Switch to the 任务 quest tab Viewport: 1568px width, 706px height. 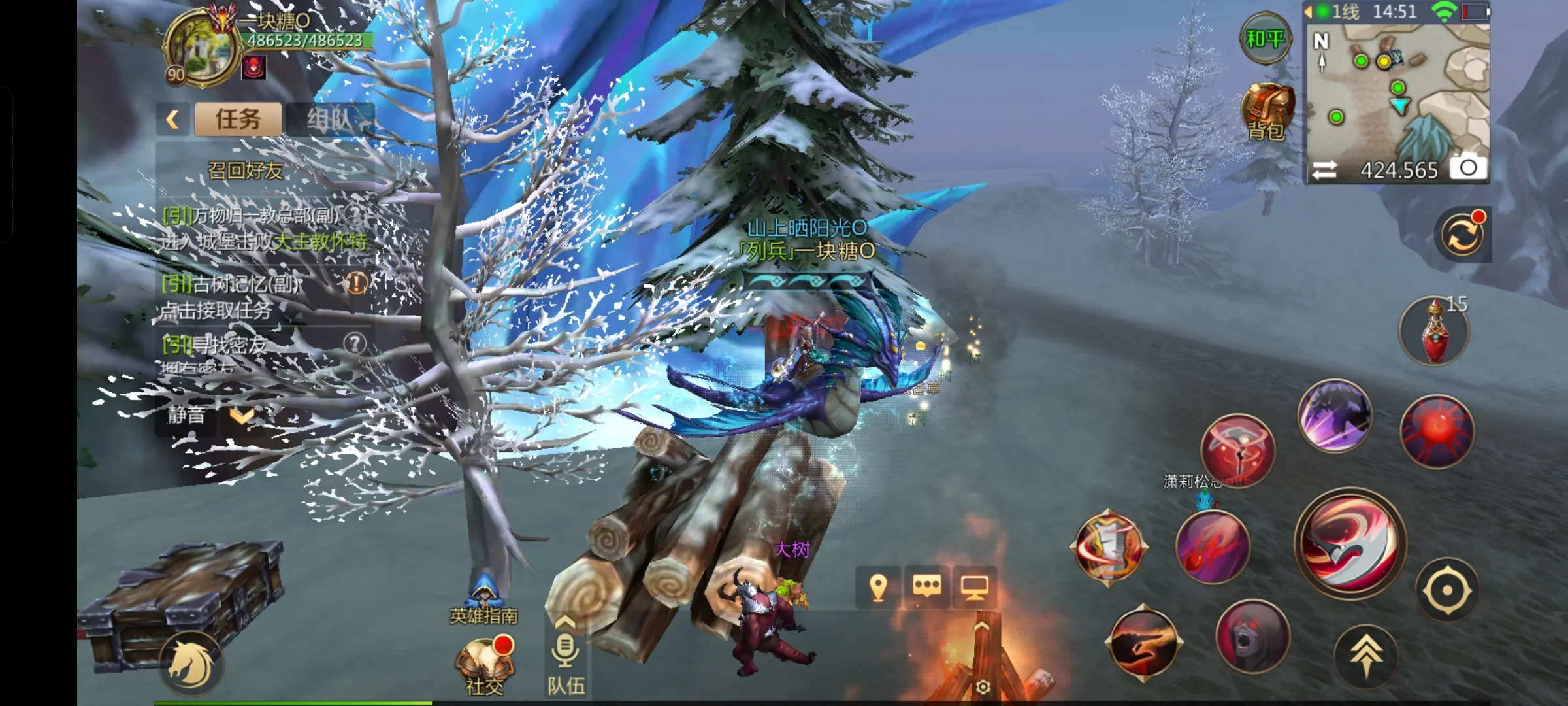point(238,120)
